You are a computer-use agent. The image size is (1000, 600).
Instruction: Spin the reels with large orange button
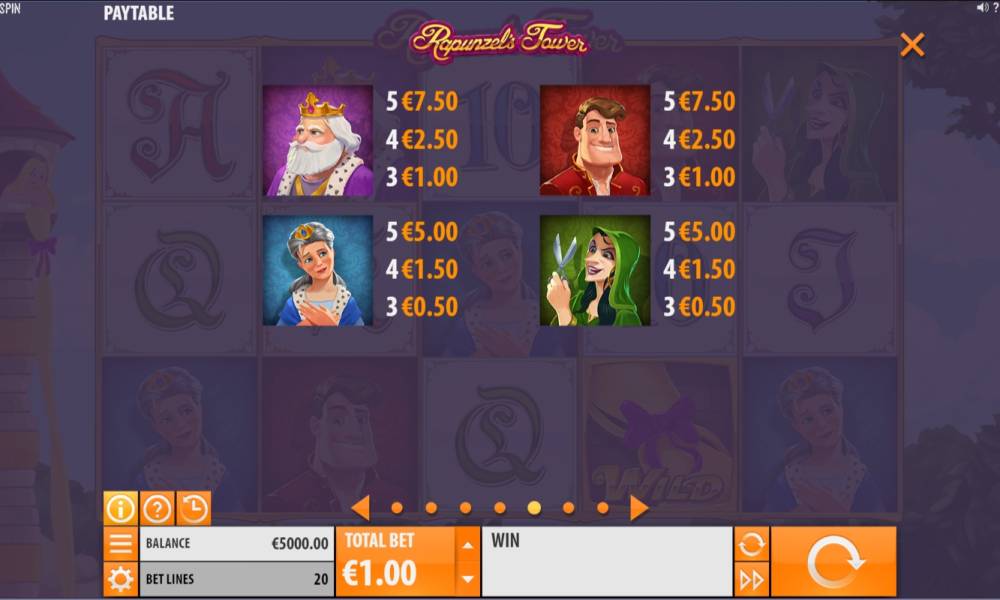pos(833,562)
